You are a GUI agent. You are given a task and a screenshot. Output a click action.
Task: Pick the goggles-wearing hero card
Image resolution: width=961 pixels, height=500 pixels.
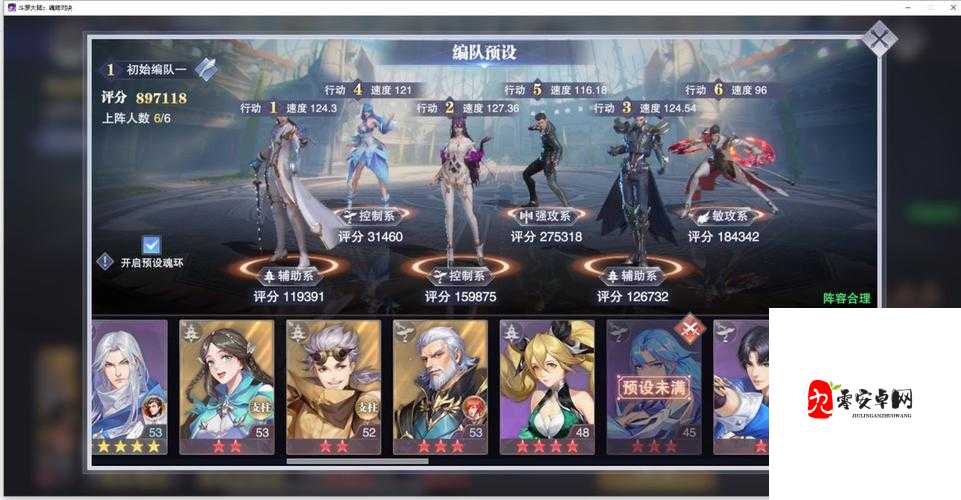tap(333, 387)
